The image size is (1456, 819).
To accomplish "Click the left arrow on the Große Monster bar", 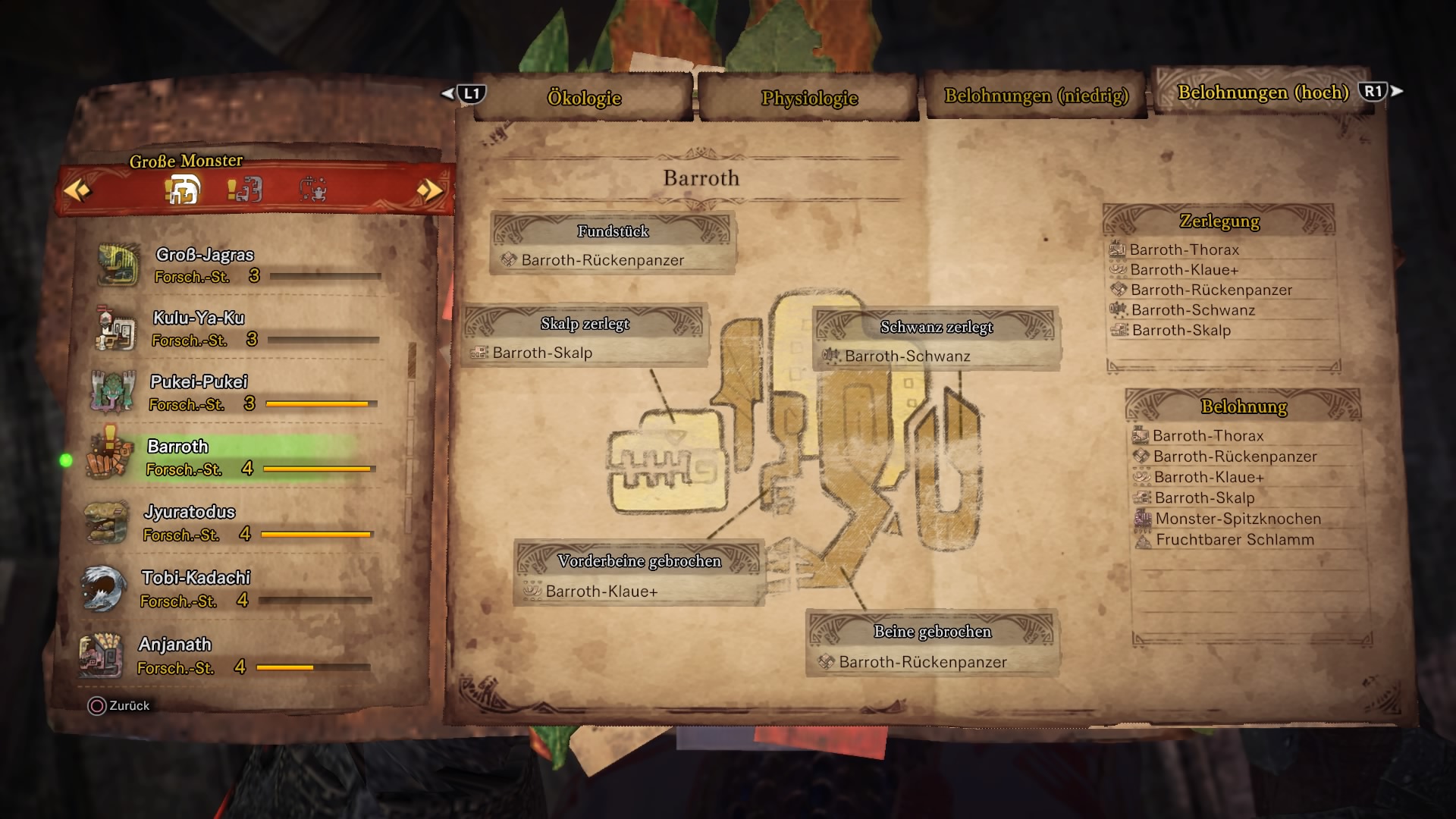I will coord(77,190).
